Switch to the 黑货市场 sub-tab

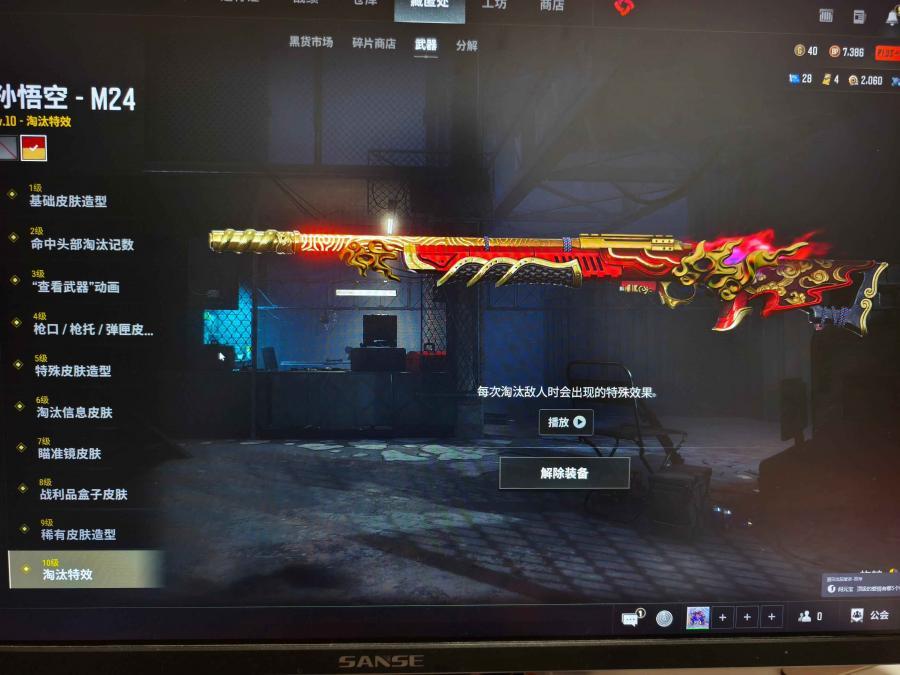311,43
